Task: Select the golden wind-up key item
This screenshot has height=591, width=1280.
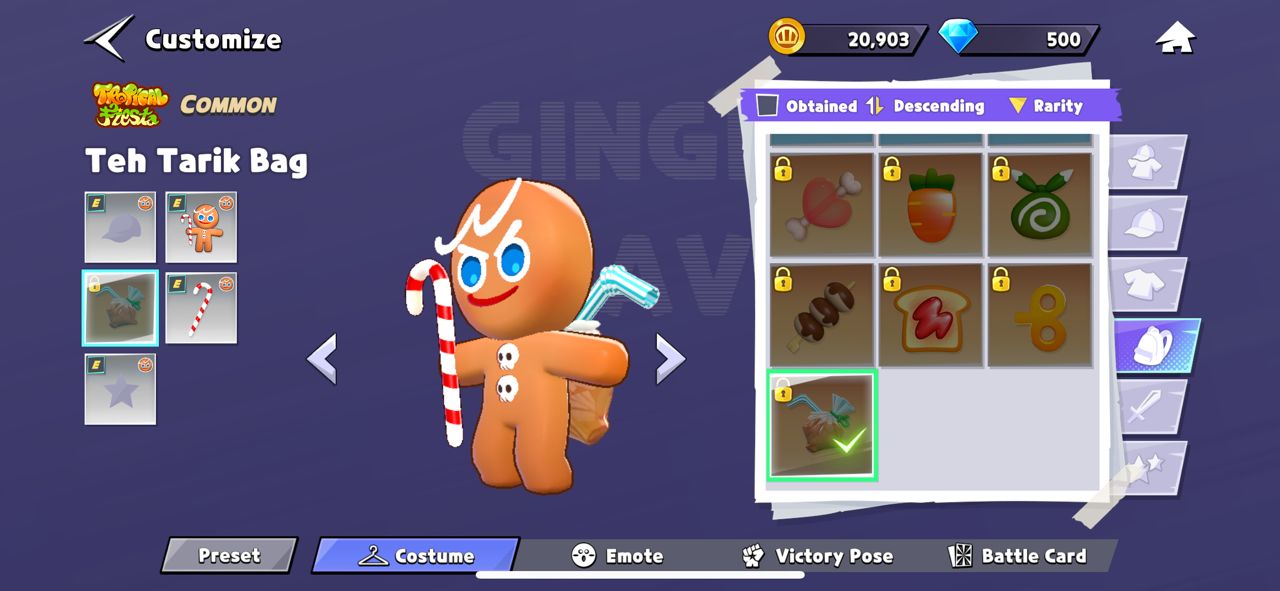Action: tap(1039, 314)
